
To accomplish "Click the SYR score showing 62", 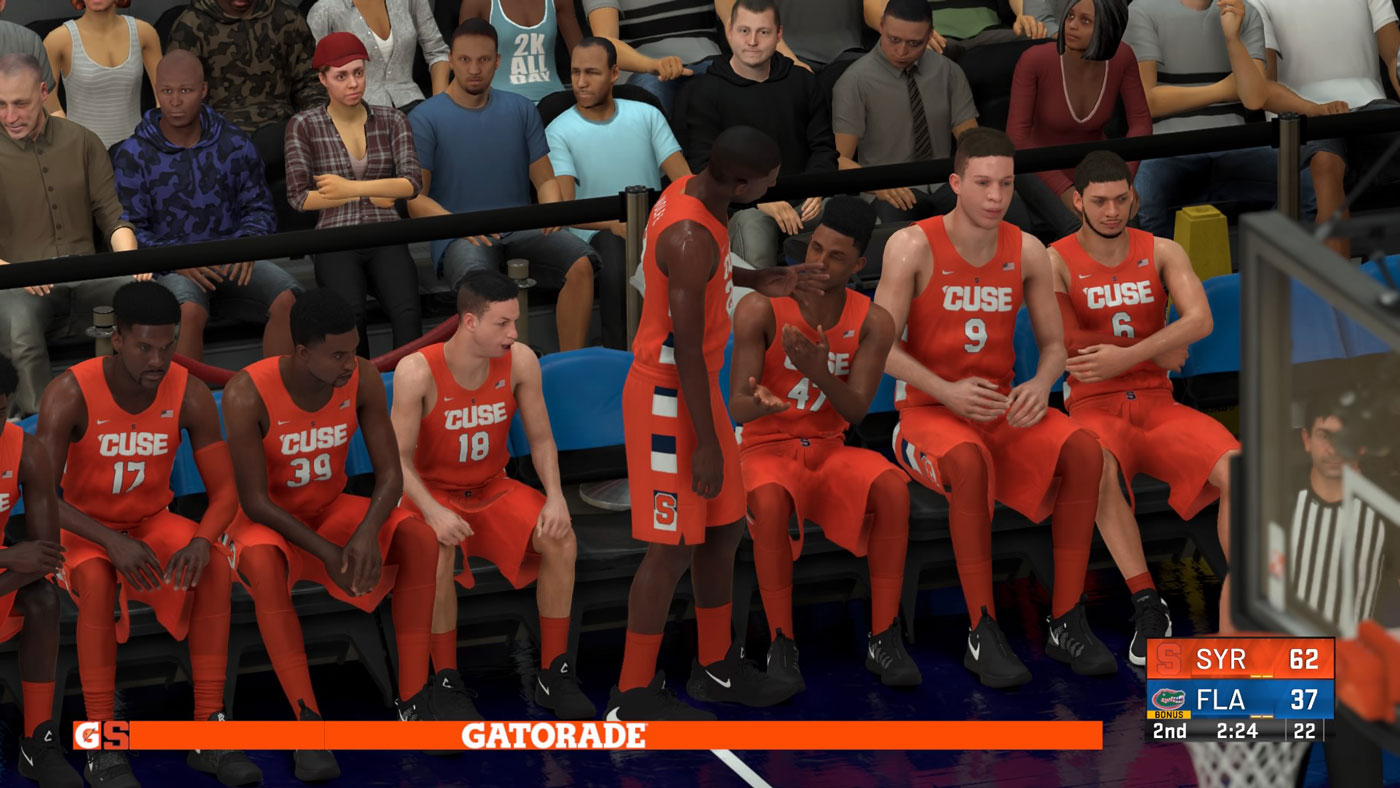I will 1305,660.
